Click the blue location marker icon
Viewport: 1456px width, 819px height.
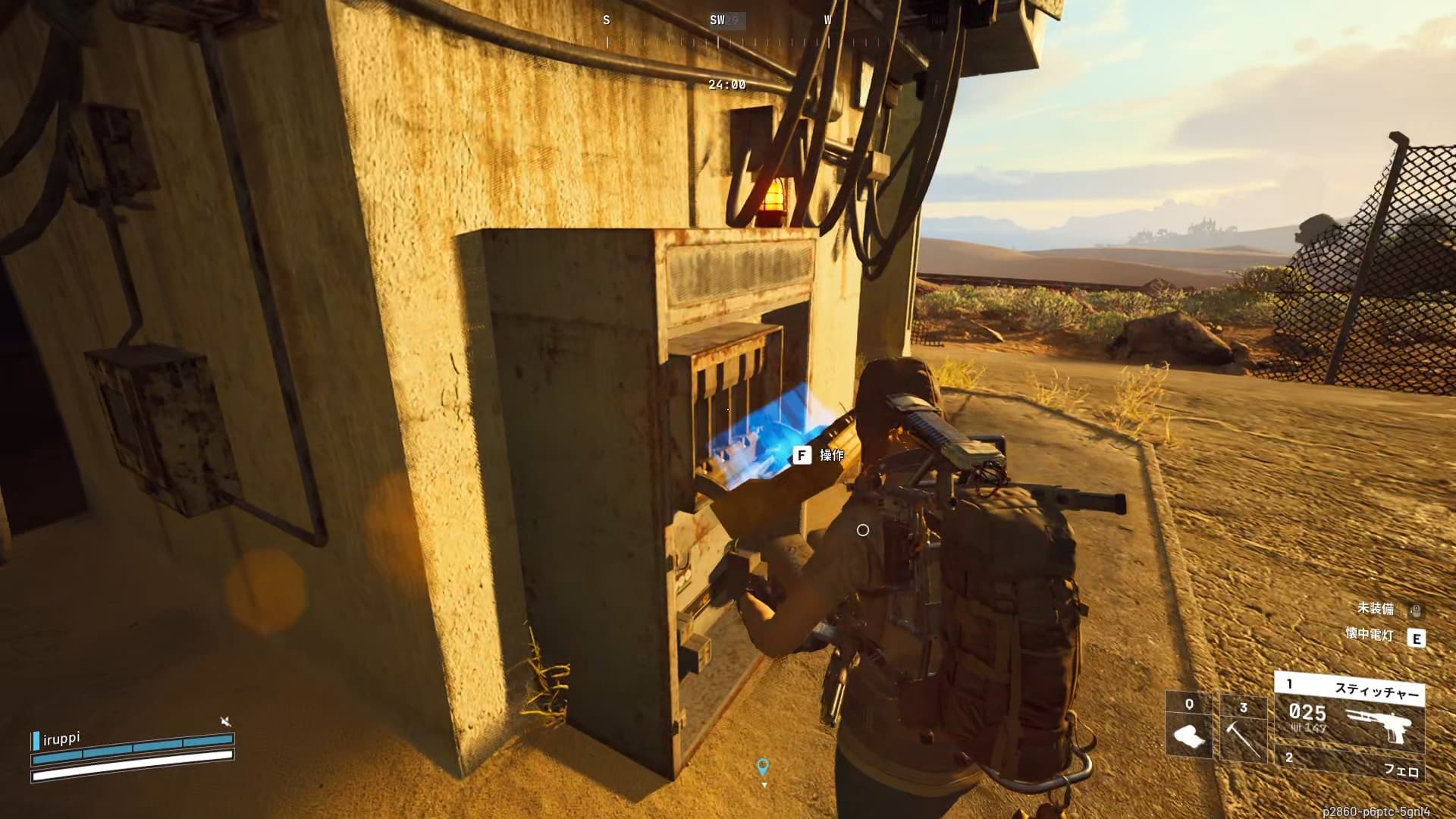[x=764, y=767]
